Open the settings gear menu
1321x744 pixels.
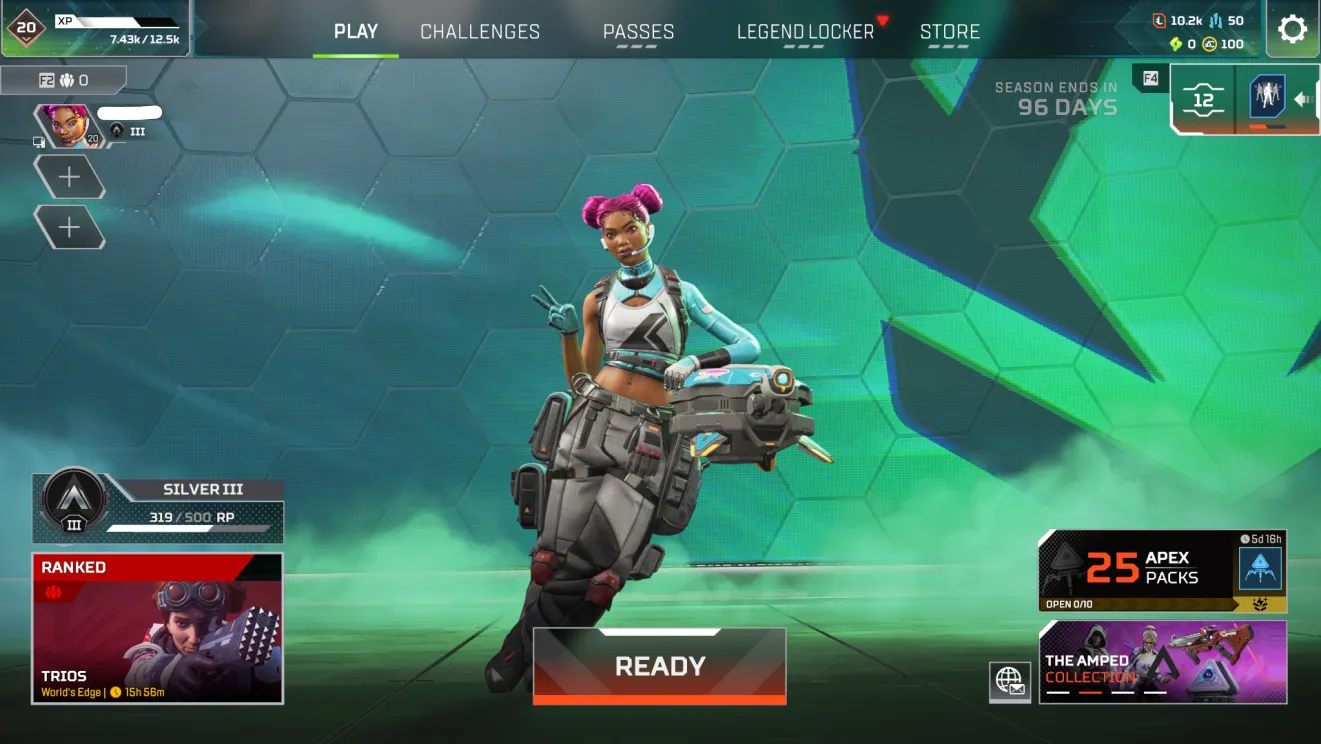pos(1292,29)
